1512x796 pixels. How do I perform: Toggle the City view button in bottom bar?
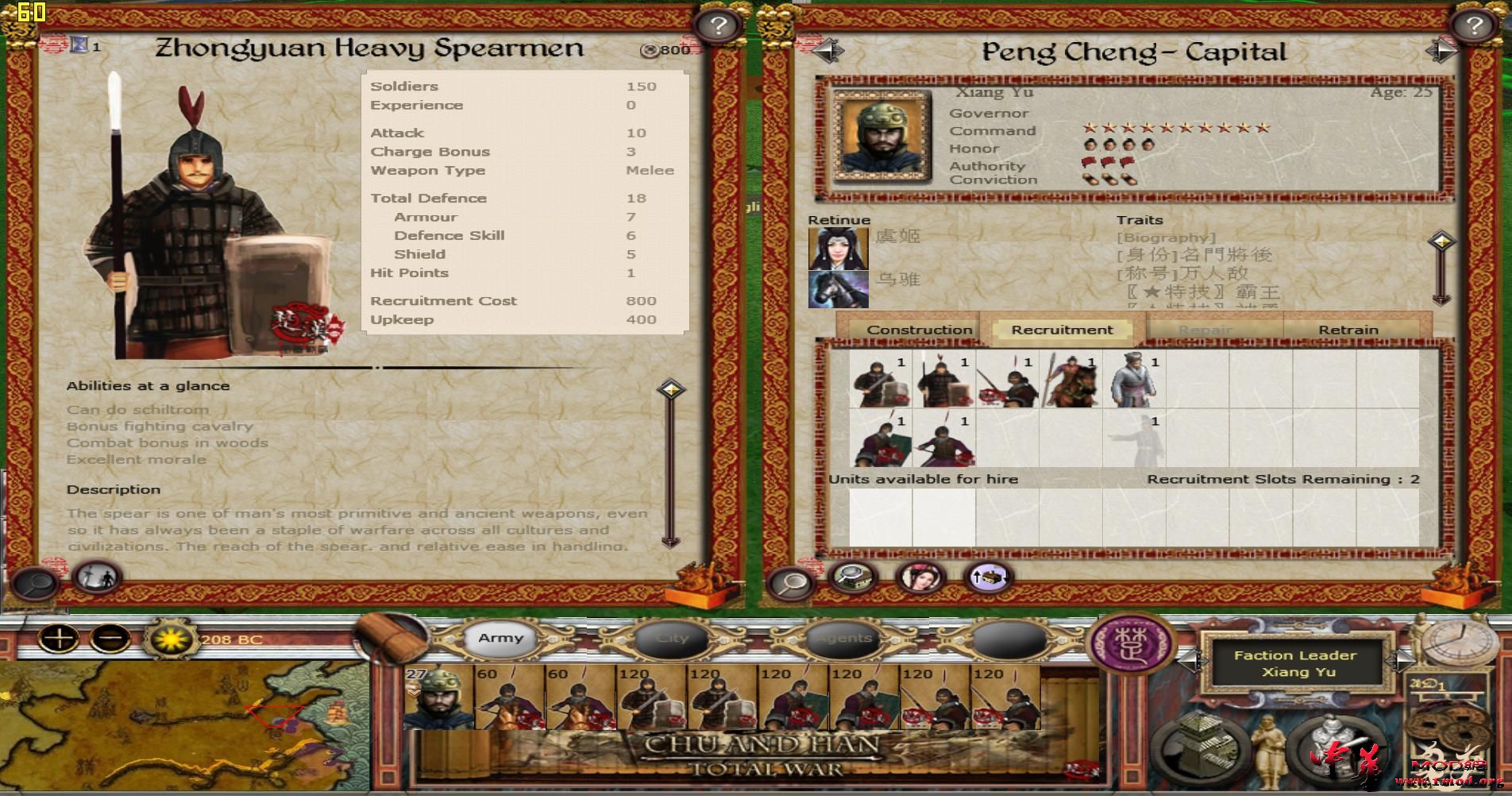[x=672, y=637]
